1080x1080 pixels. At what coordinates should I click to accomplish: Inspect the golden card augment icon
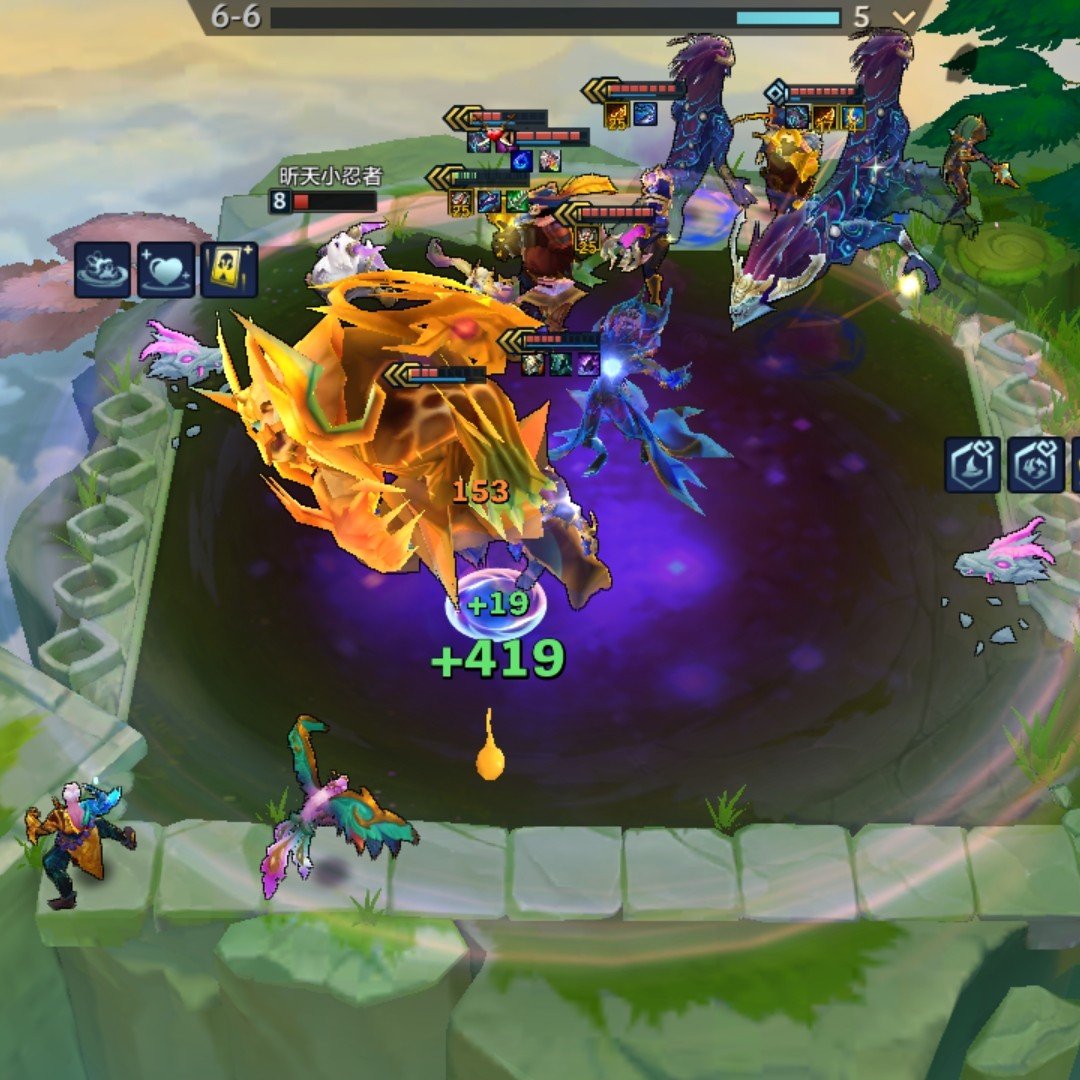tap(229, 269)
